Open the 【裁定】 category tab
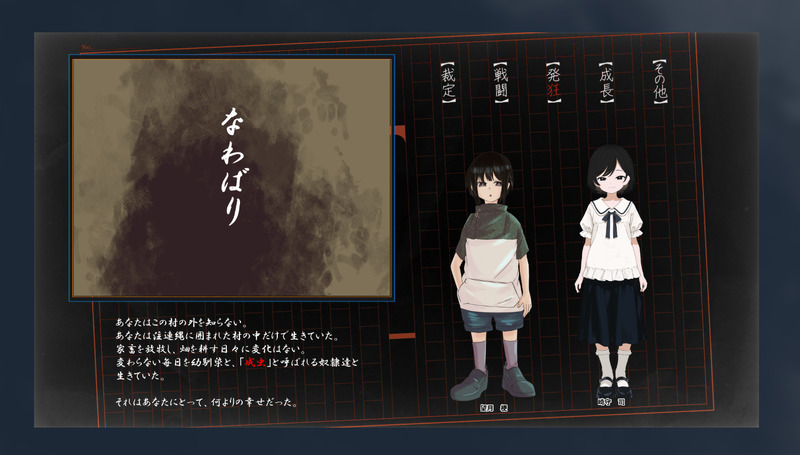The height and width of the screenshot is (455, 800). click(x=448, y=84)
